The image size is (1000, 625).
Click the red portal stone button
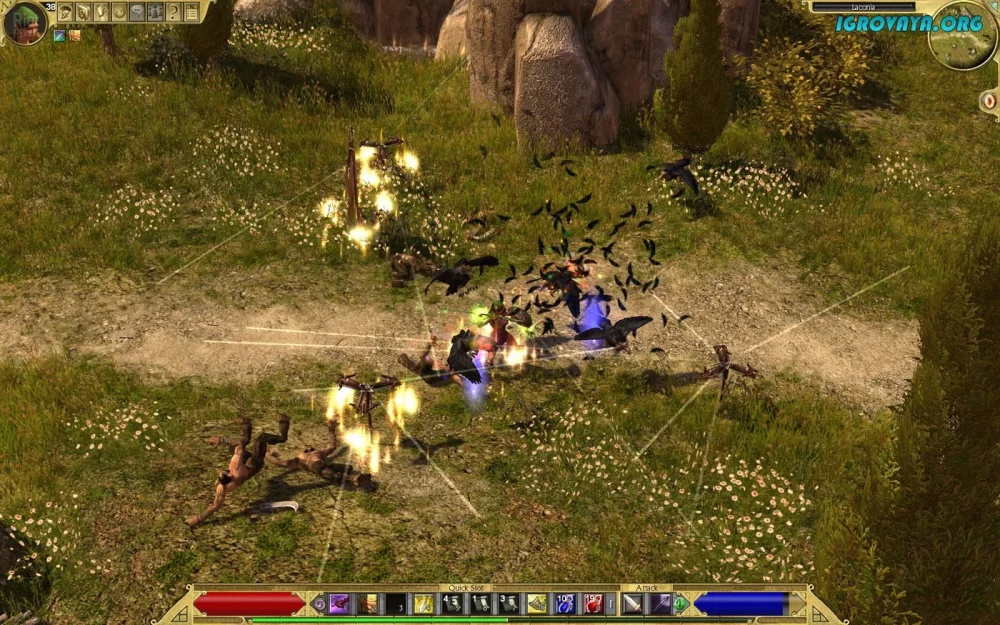[988, 101]
